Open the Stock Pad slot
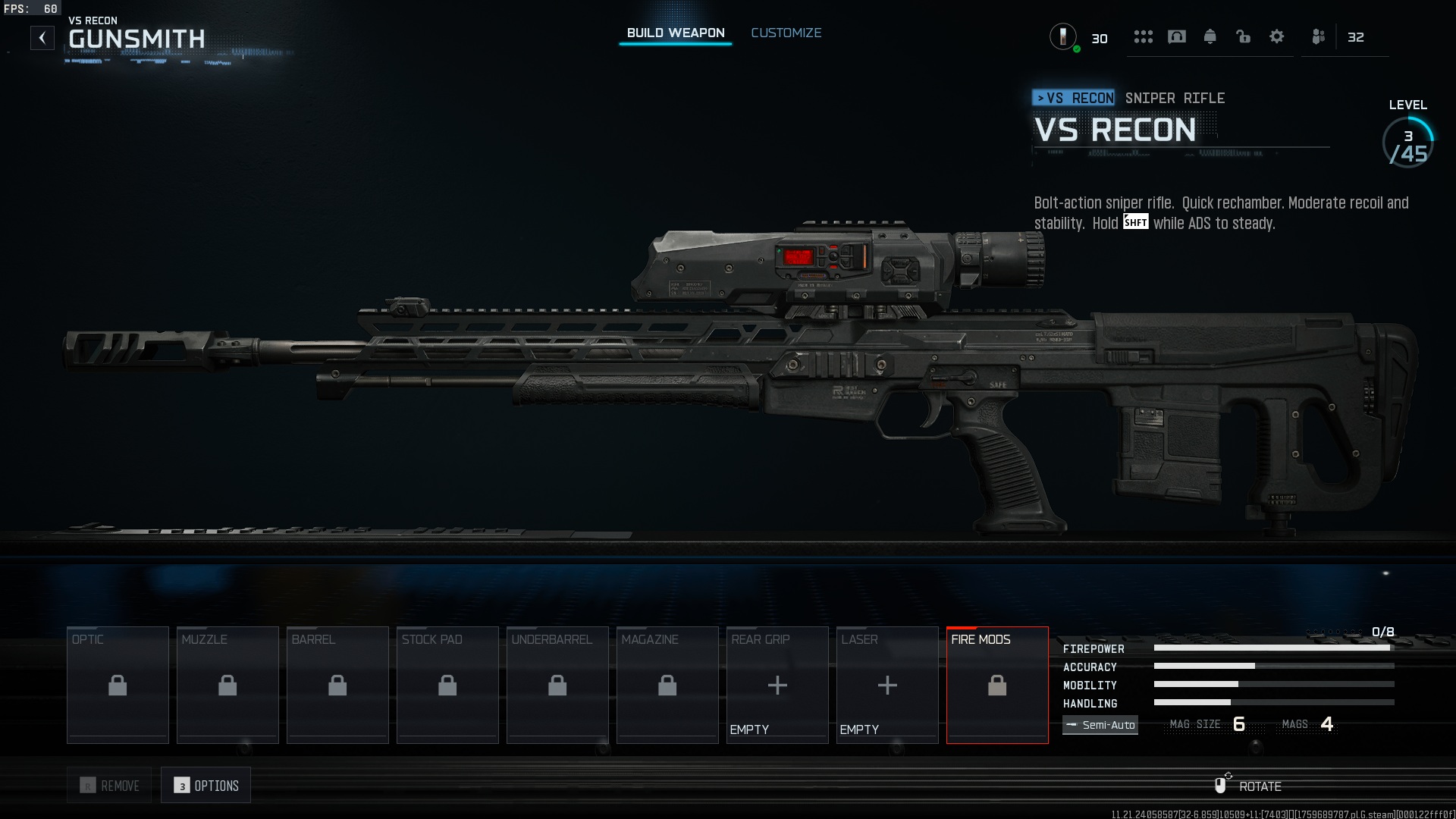Screen dimensions: 1456x819 447,685
